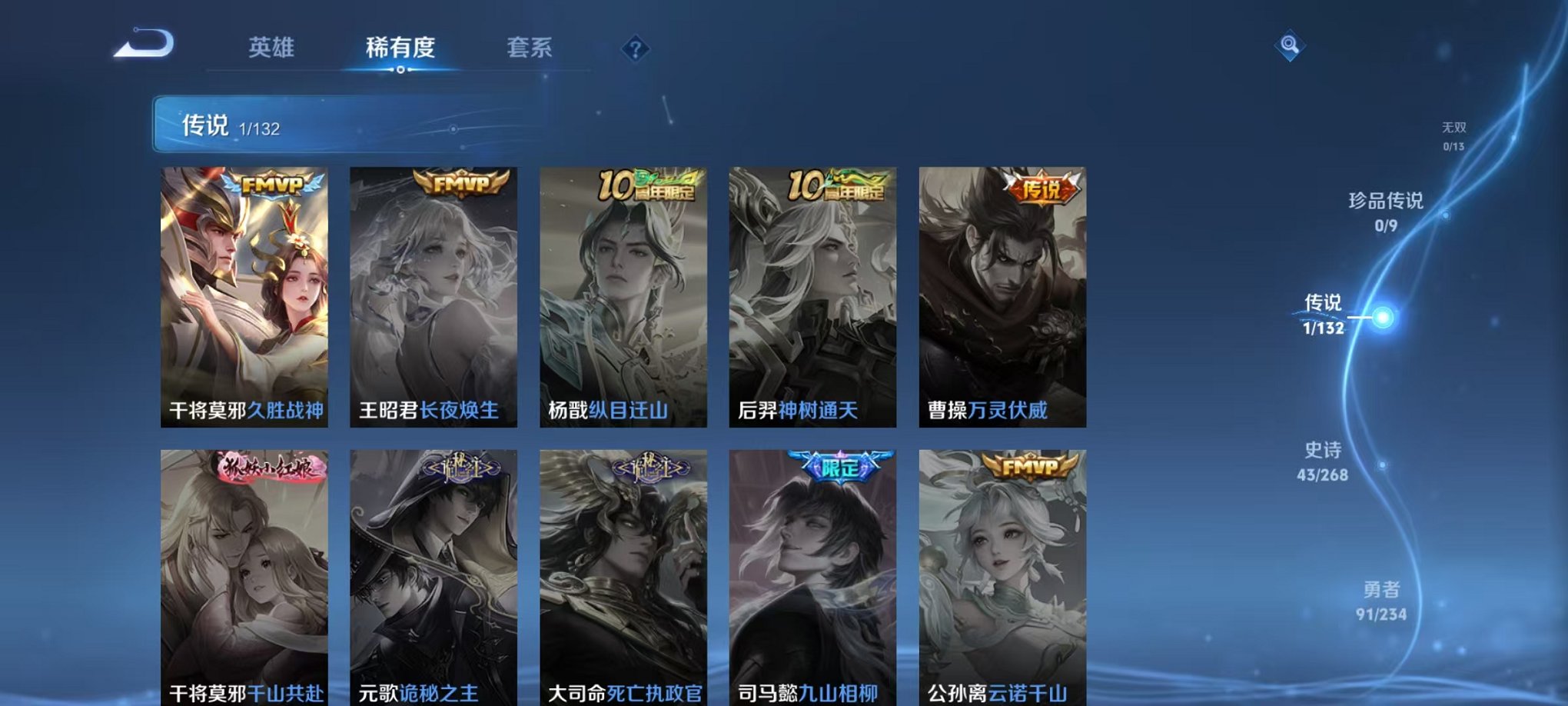Switch to the 英雄 tab
The image size is (1568, 706).
(x=274, y=46)
